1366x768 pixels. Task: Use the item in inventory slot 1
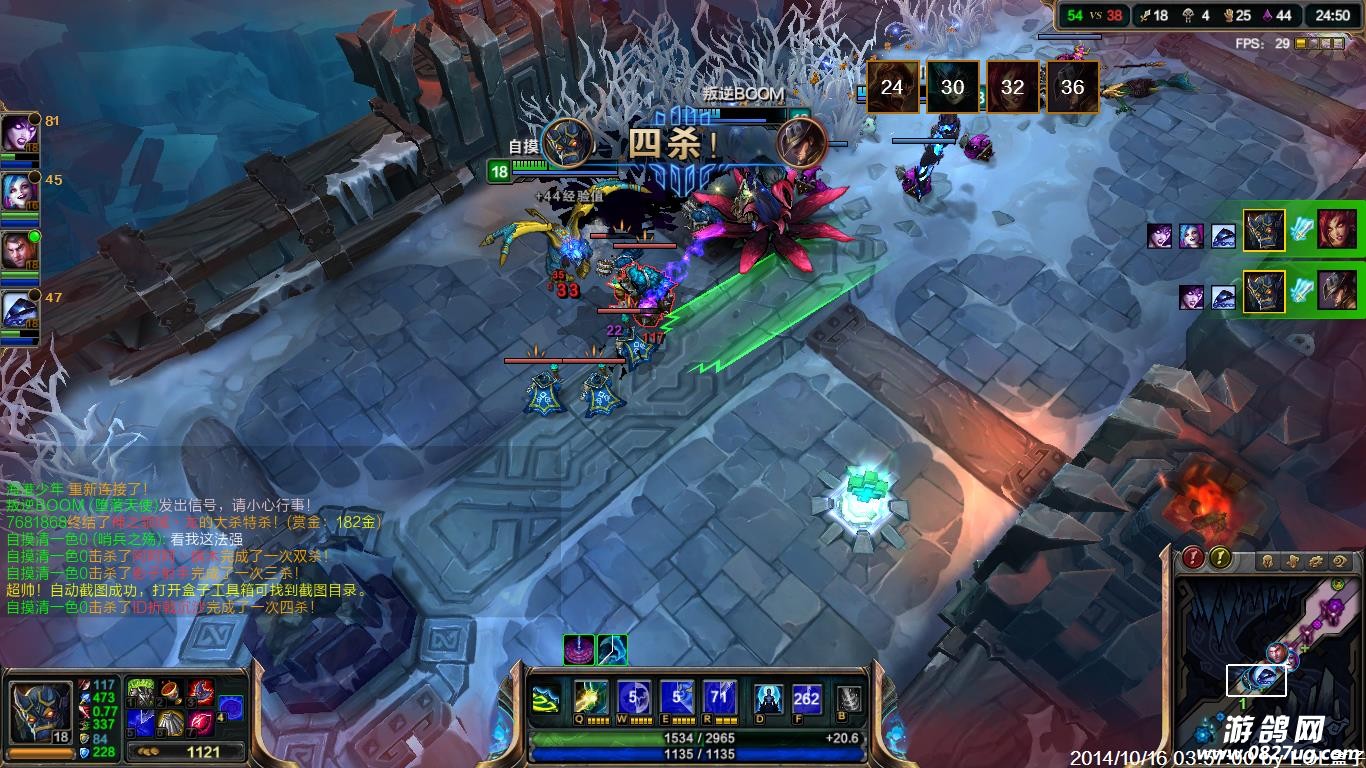coord(140,691)
